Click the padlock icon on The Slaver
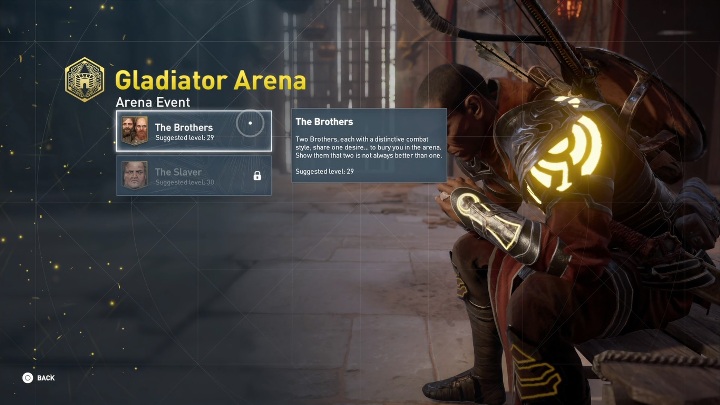 (x=257, y=176)
